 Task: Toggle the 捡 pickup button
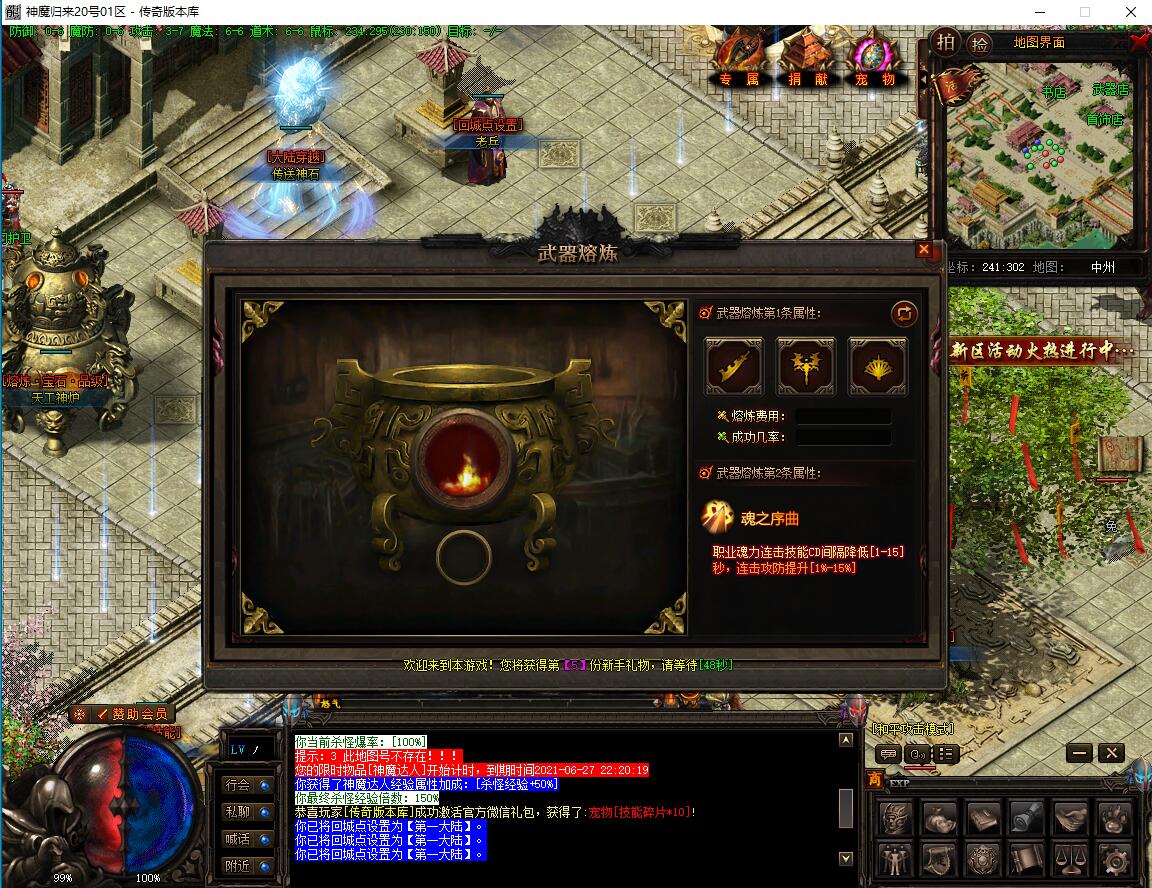coord(980,43)
